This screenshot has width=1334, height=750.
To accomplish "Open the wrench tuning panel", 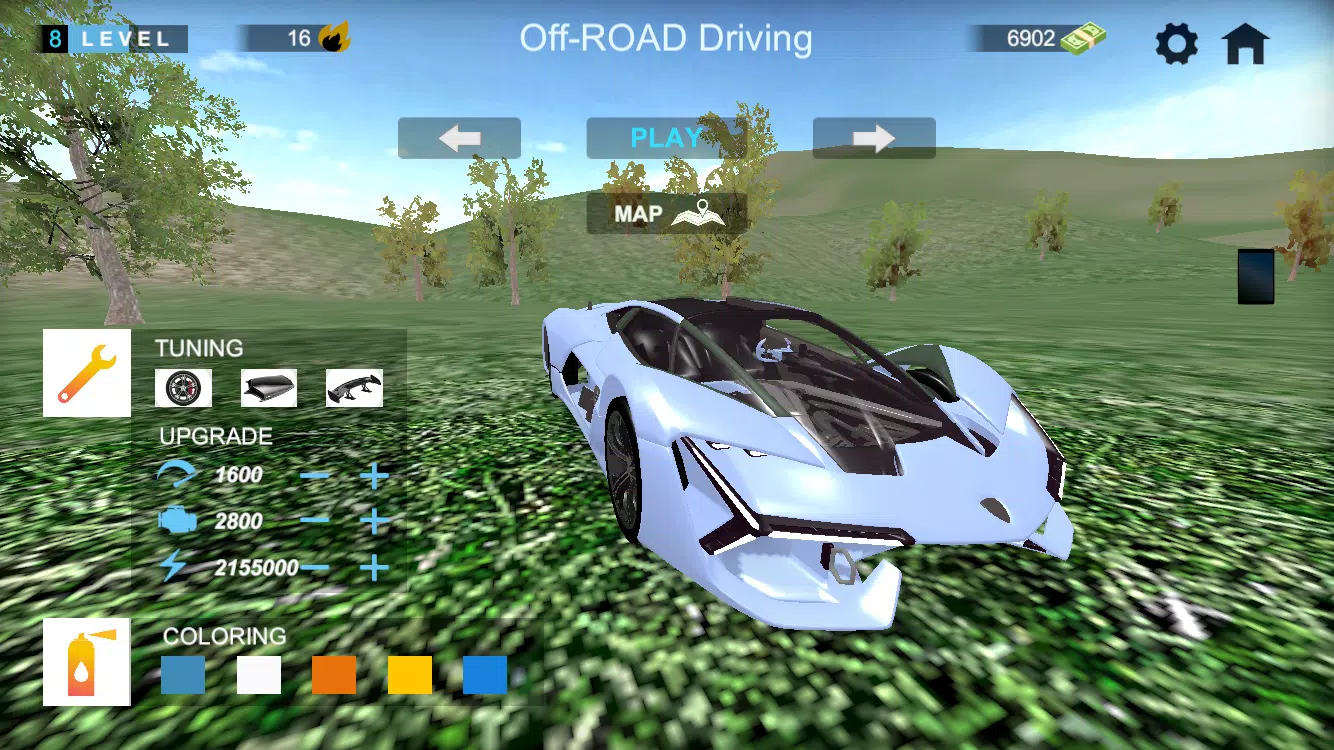I will tap(87, 373).
